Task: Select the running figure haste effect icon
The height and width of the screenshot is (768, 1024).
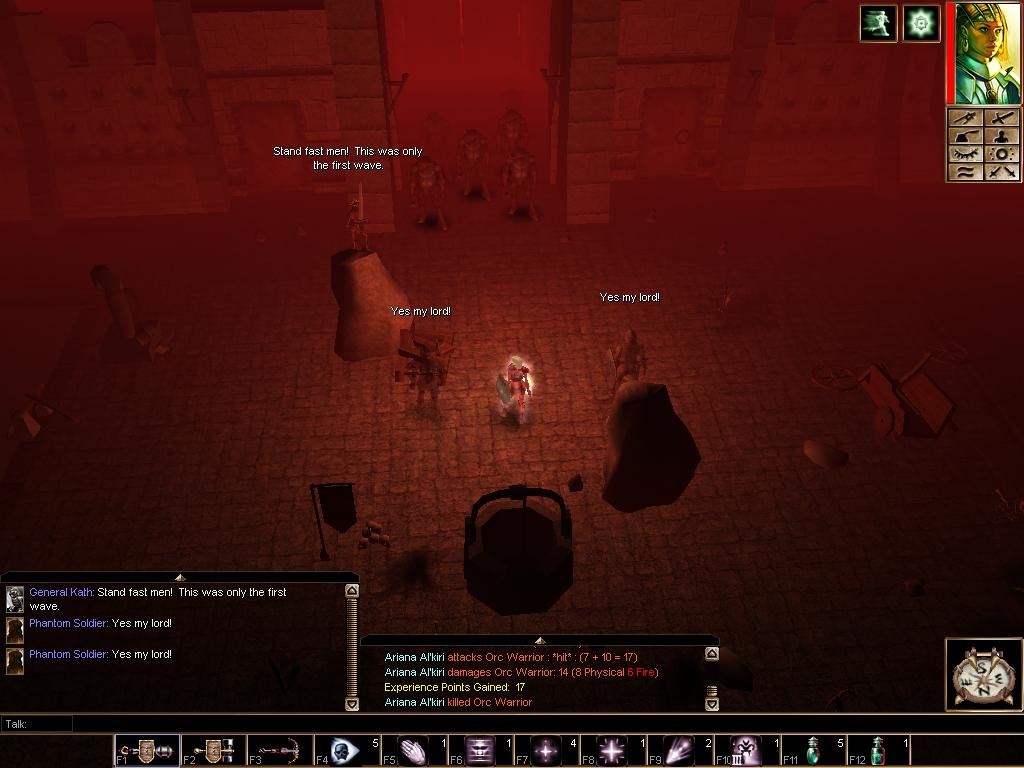Action: [878, 23]
